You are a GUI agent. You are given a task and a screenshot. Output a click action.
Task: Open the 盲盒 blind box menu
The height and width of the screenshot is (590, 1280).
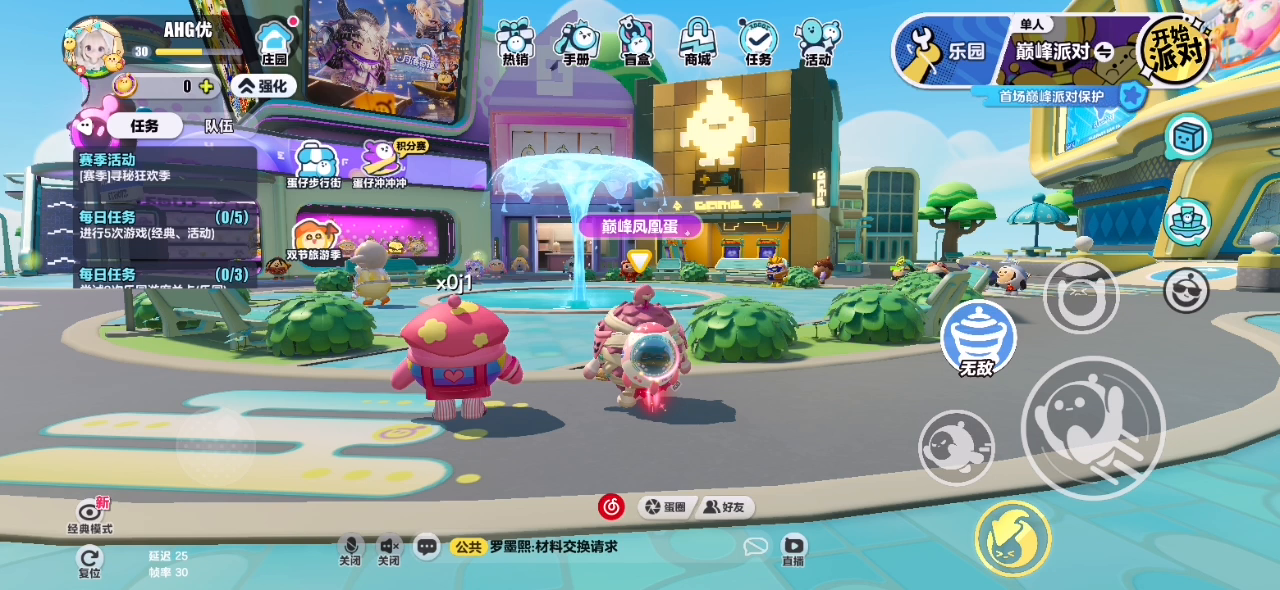[636, 43]
